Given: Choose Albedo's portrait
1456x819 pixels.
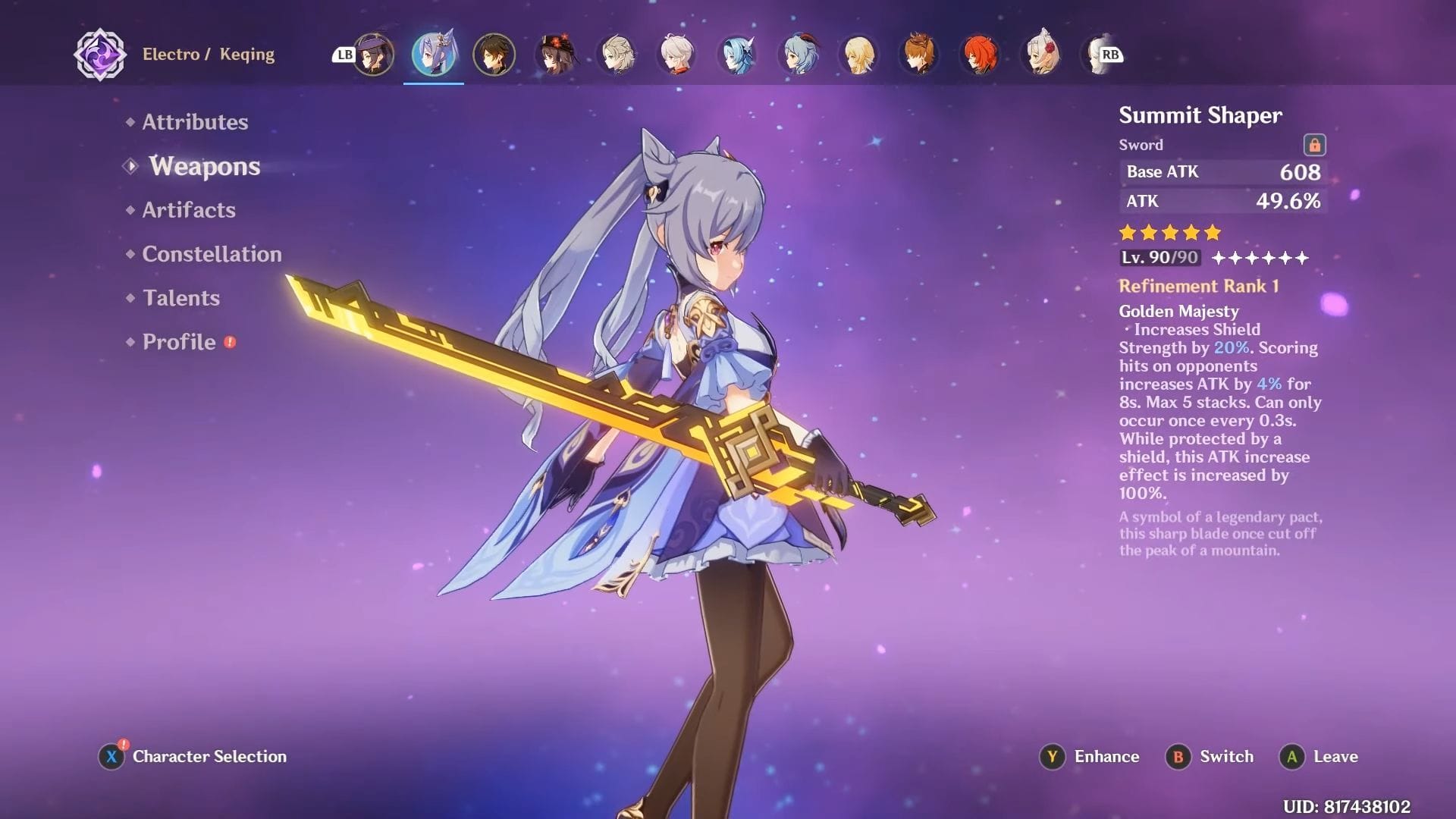Looking at the screenshot, I should [x=617, y=55].
